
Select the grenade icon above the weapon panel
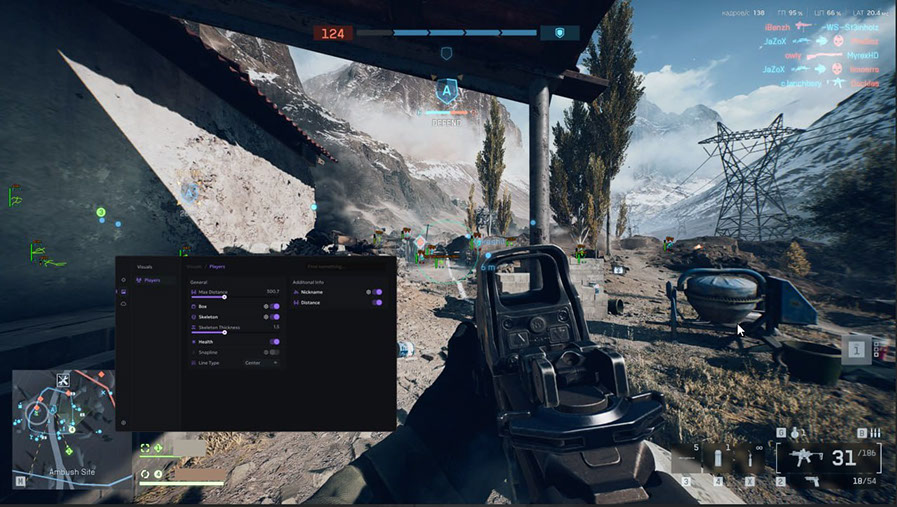(x=797, y=433)
